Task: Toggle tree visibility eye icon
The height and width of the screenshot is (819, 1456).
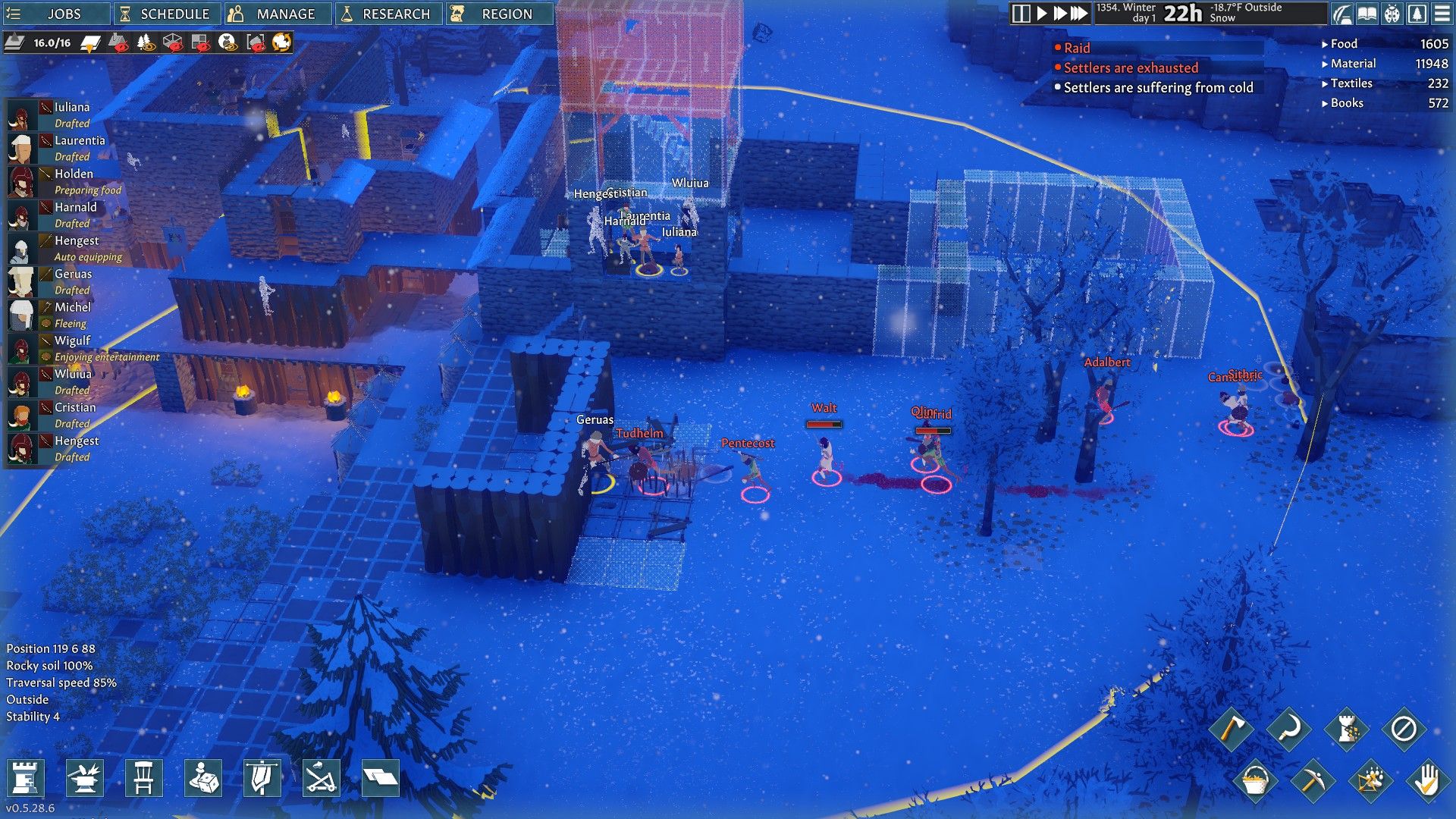Action: (145, 43)
